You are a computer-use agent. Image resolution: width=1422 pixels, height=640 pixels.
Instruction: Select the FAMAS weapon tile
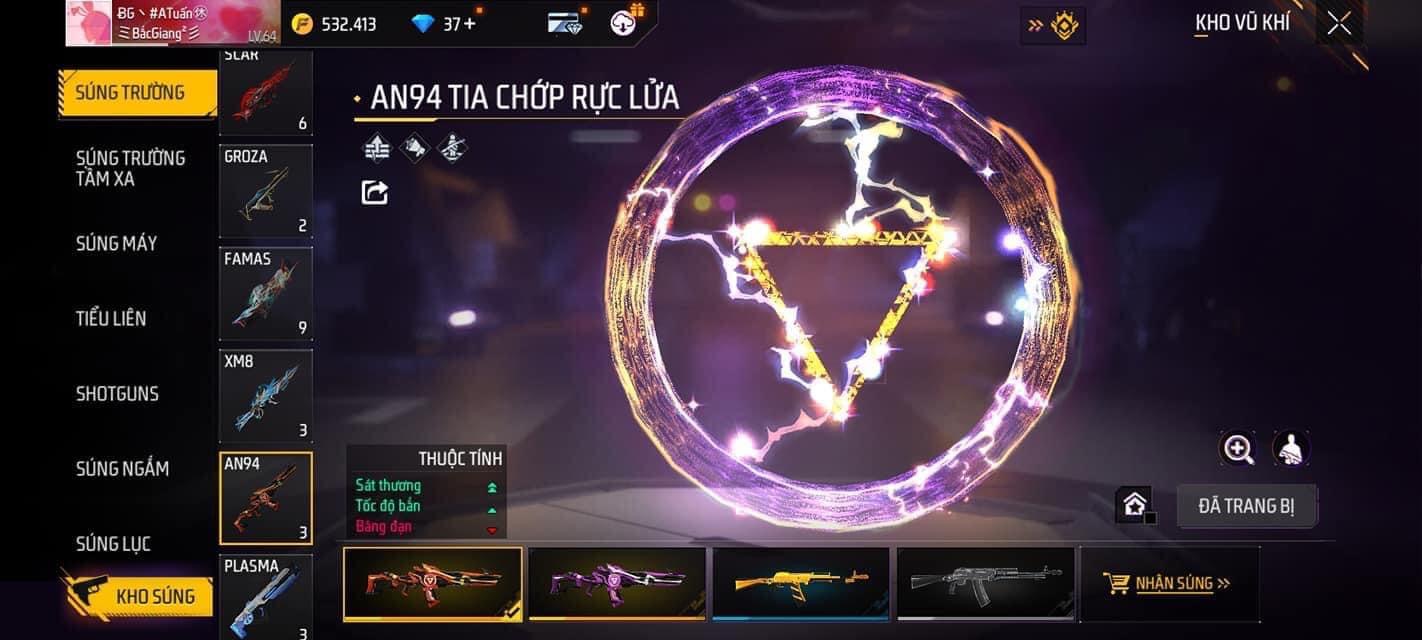click(266, 293)
